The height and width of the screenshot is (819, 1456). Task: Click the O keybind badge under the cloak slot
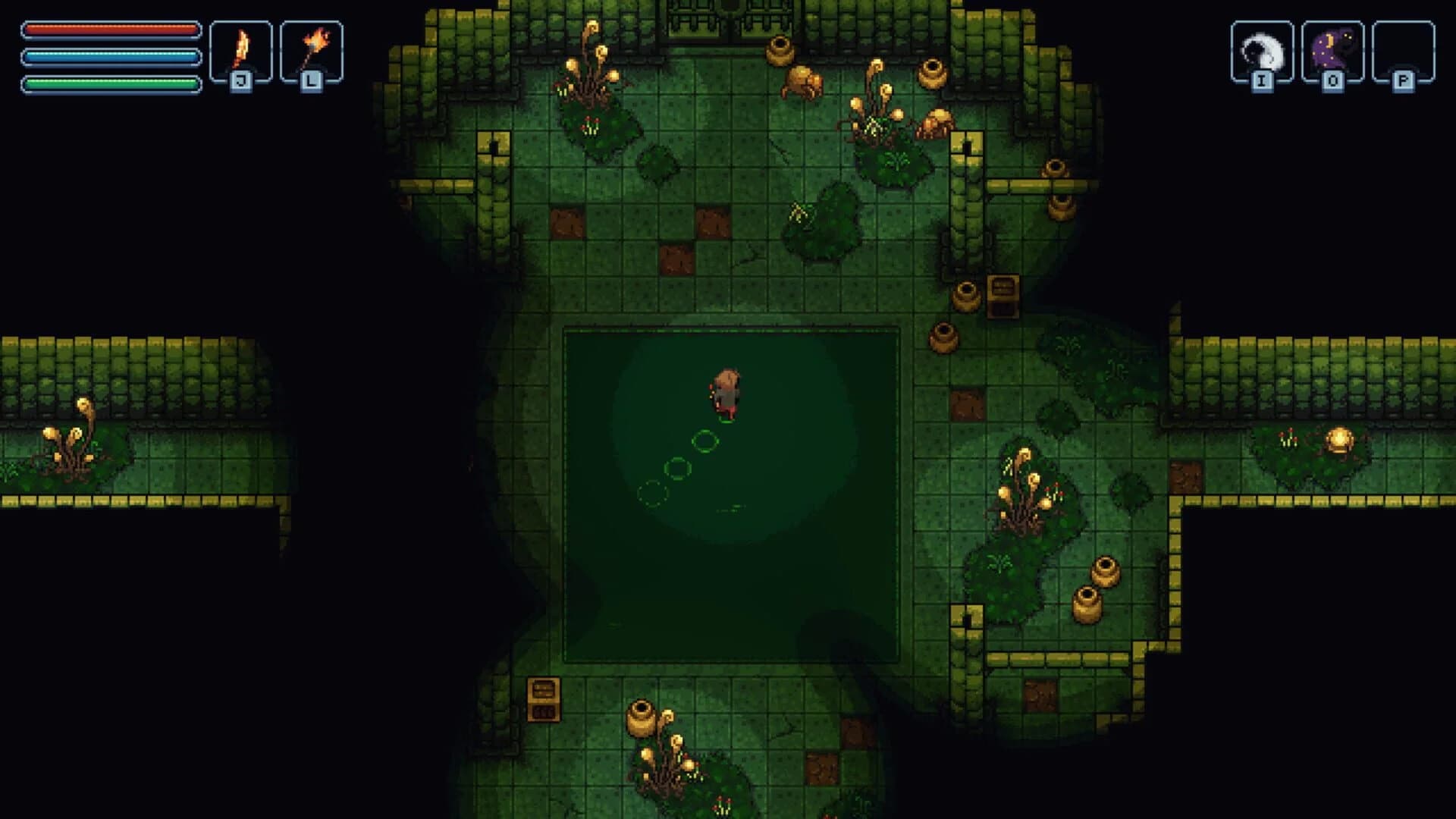coord(1332,79)
